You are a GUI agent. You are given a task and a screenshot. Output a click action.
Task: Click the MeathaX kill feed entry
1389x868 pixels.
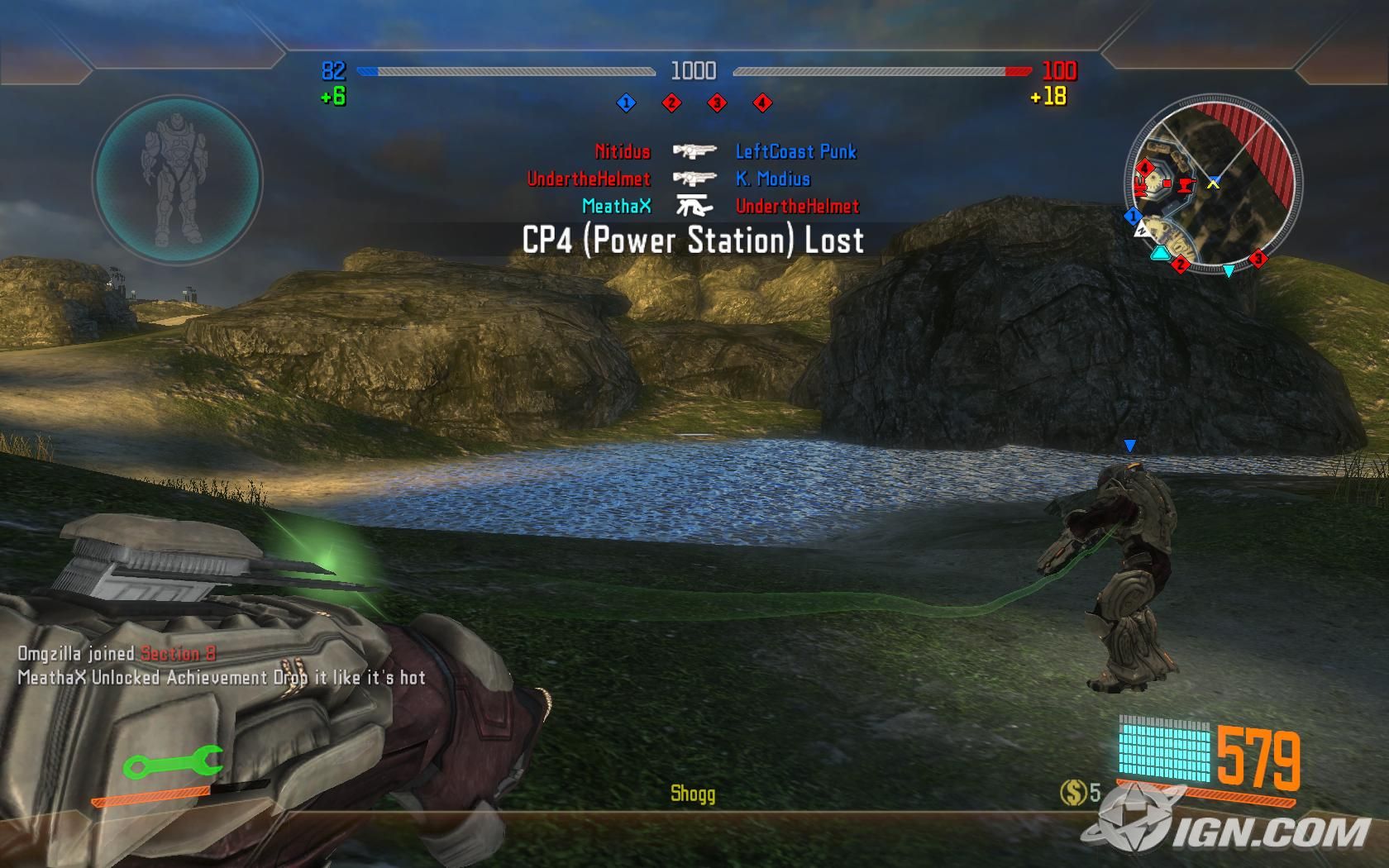pyautogui.click(x=616, y=206)
